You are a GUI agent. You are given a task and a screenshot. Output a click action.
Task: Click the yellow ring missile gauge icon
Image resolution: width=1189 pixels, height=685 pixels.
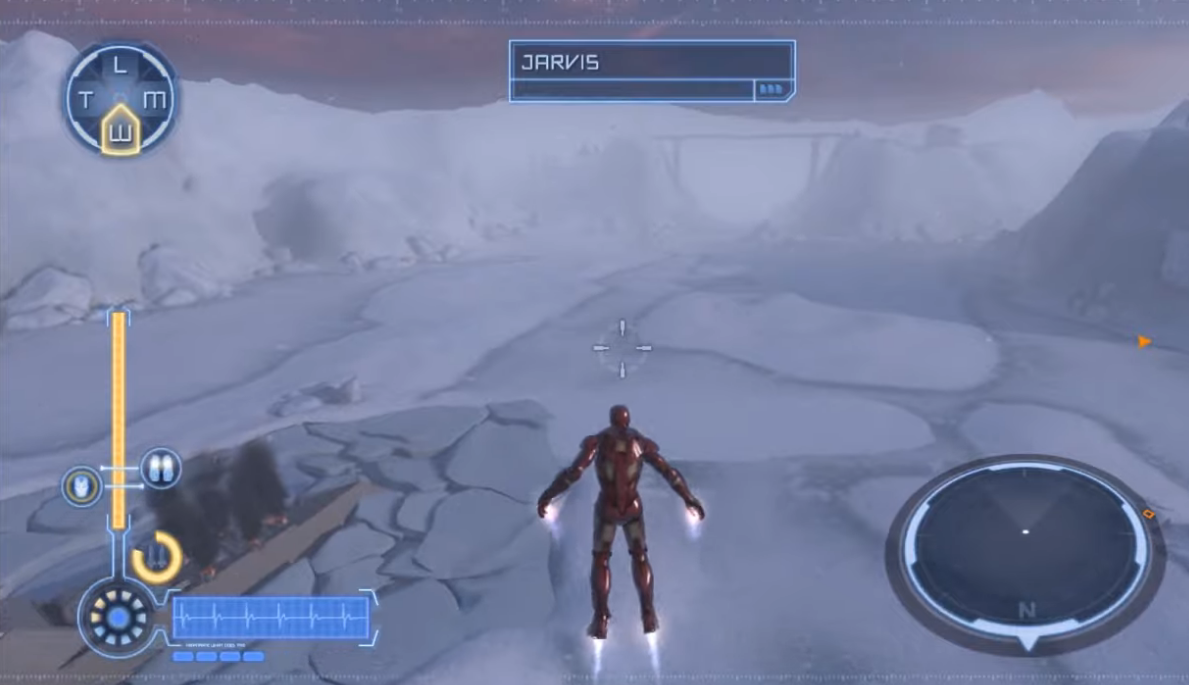(x=156, y=556)
